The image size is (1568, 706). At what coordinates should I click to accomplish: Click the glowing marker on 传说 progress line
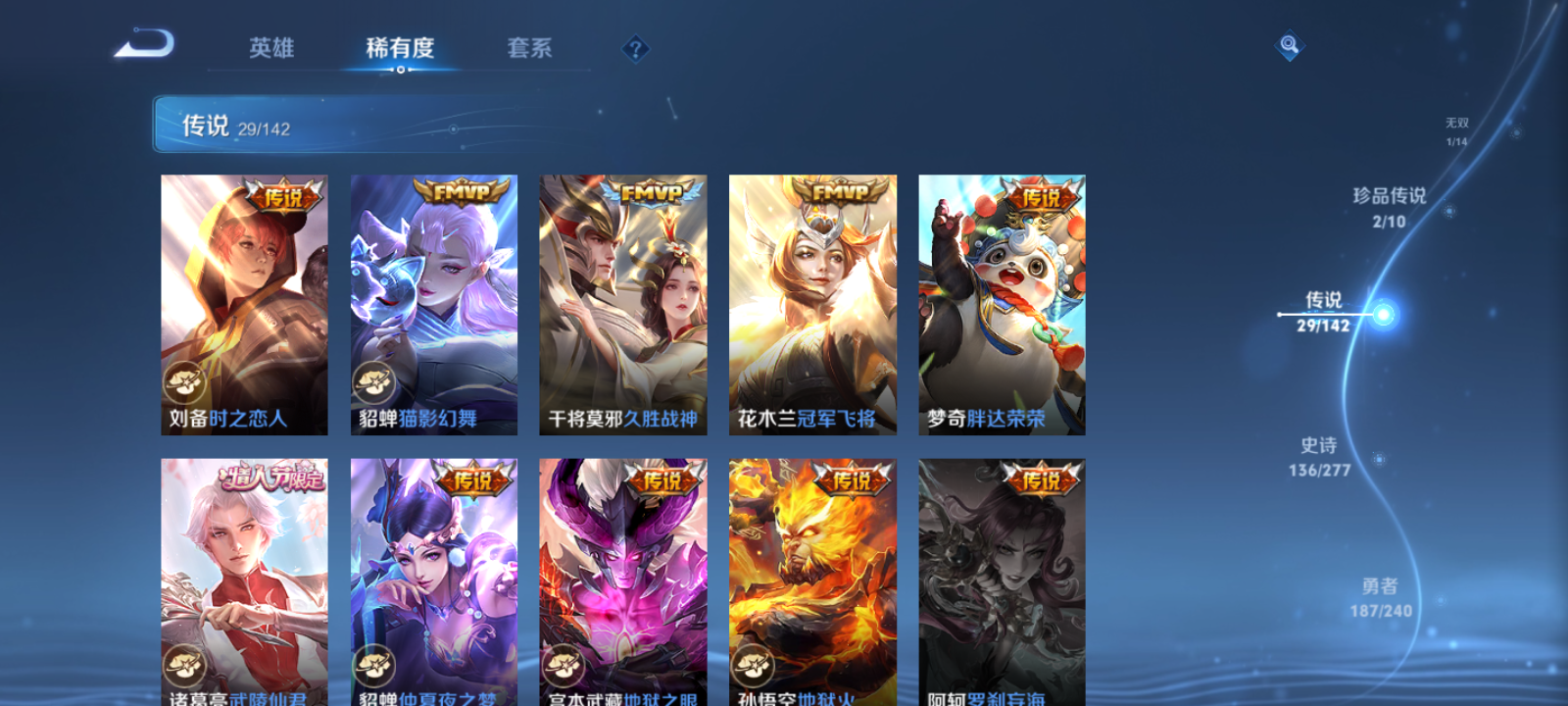(1383, 312)
